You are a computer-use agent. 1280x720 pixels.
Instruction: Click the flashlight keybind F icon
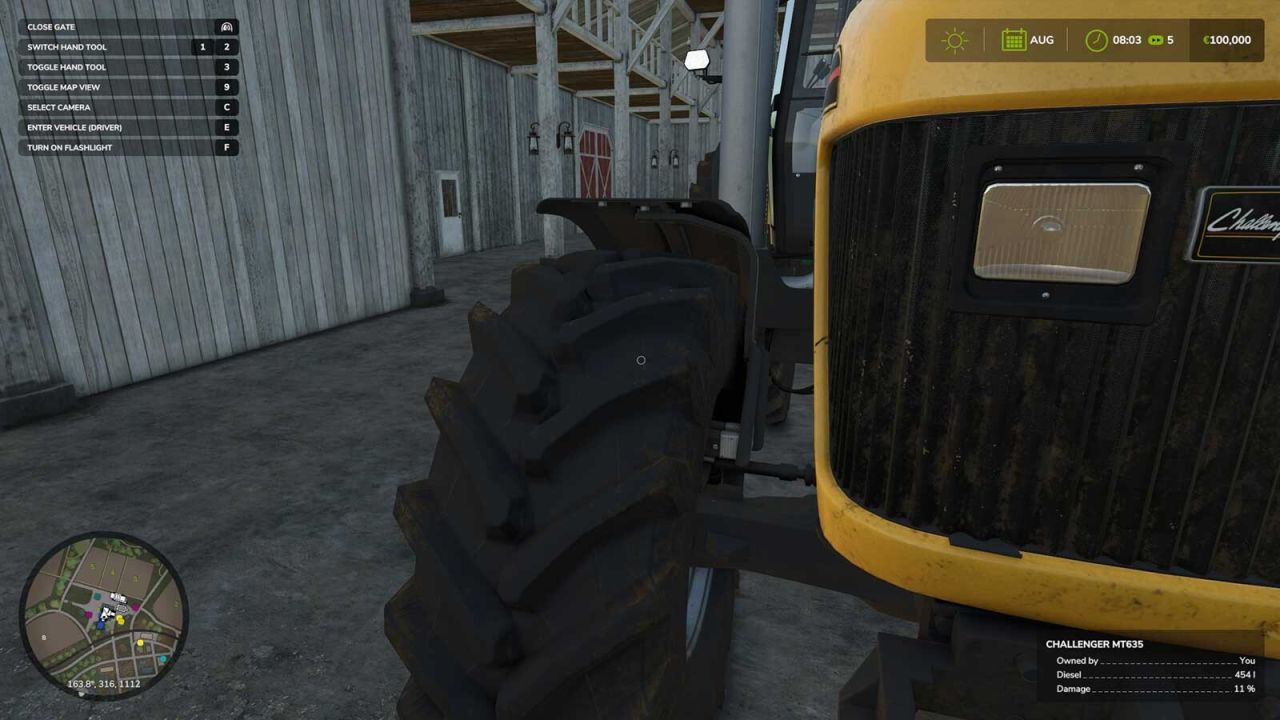click(228, 147)
